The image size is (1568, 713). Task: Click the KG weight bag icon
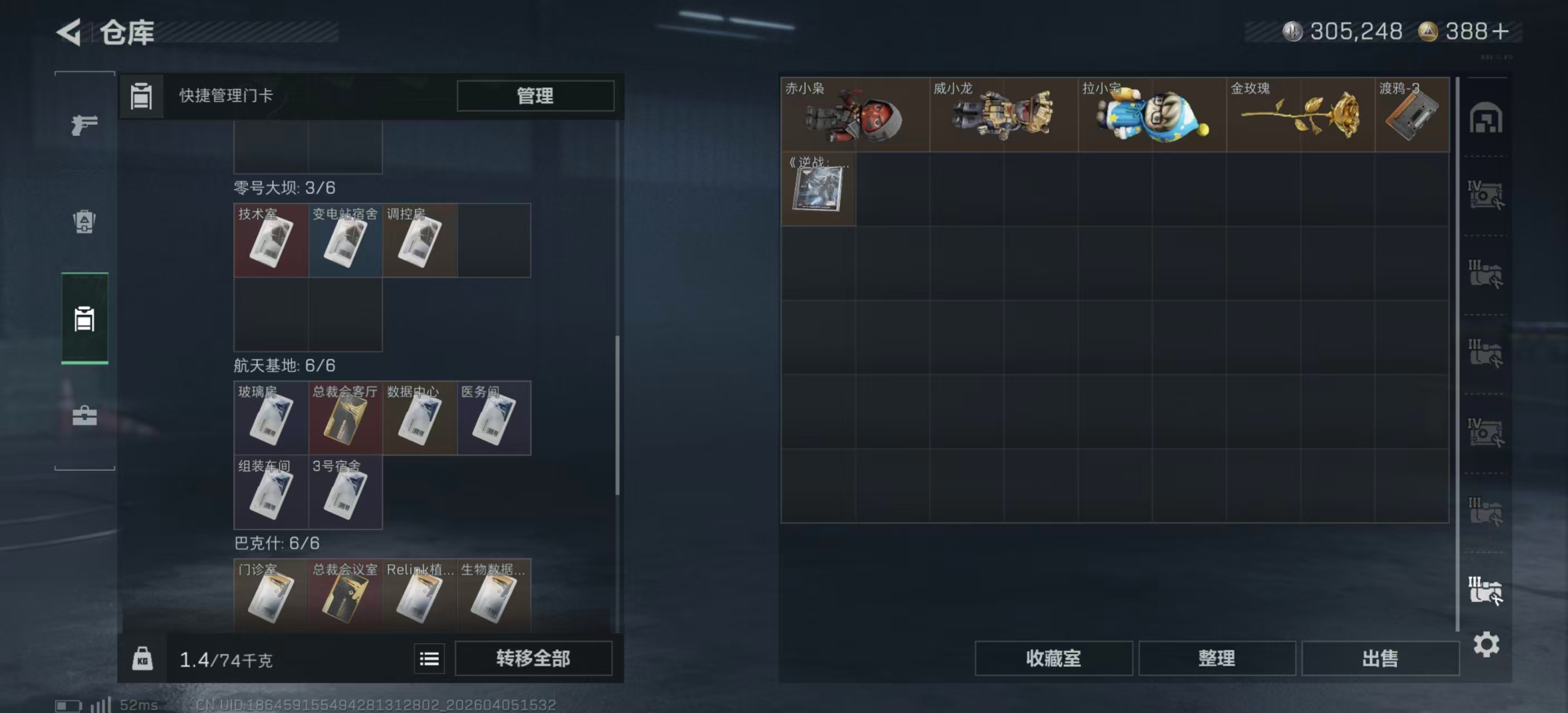(x=144, y=658)
